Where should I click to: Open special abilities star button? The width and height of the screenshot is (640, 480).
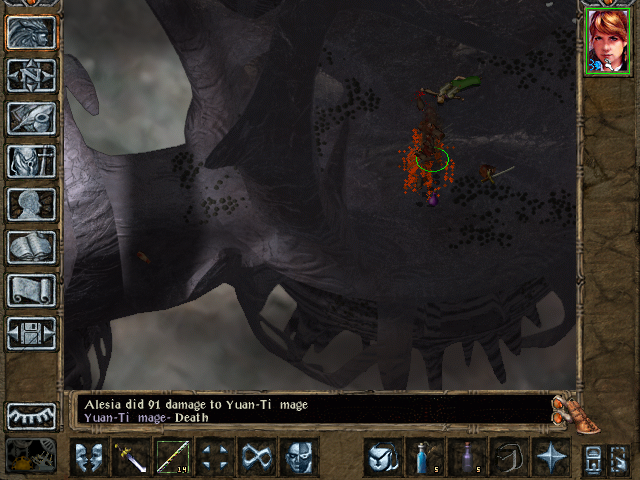coord(550,457)
